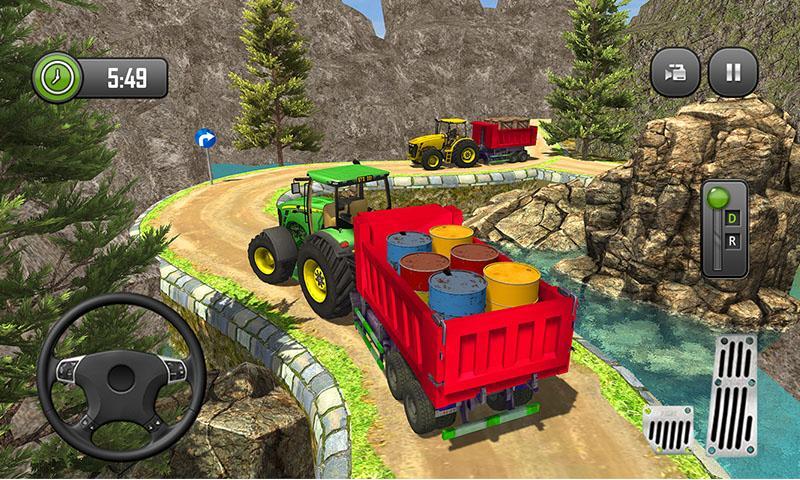The height and width of the screenshot is (480, 800).
Task: Pause the game
Action: coord(733,73)
